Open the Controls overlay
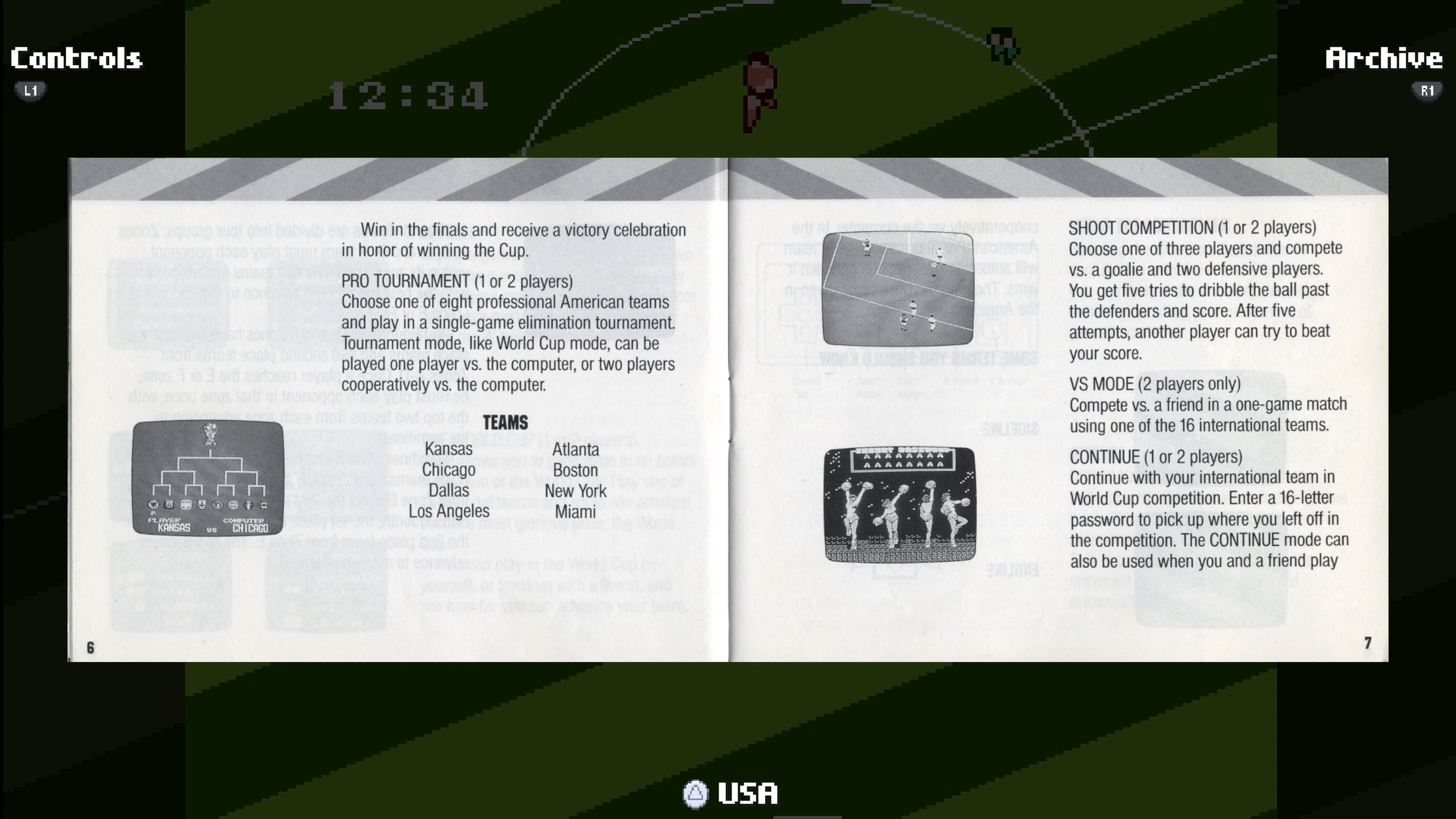Viewport: 1456px width, 819px height. (75, 58)
